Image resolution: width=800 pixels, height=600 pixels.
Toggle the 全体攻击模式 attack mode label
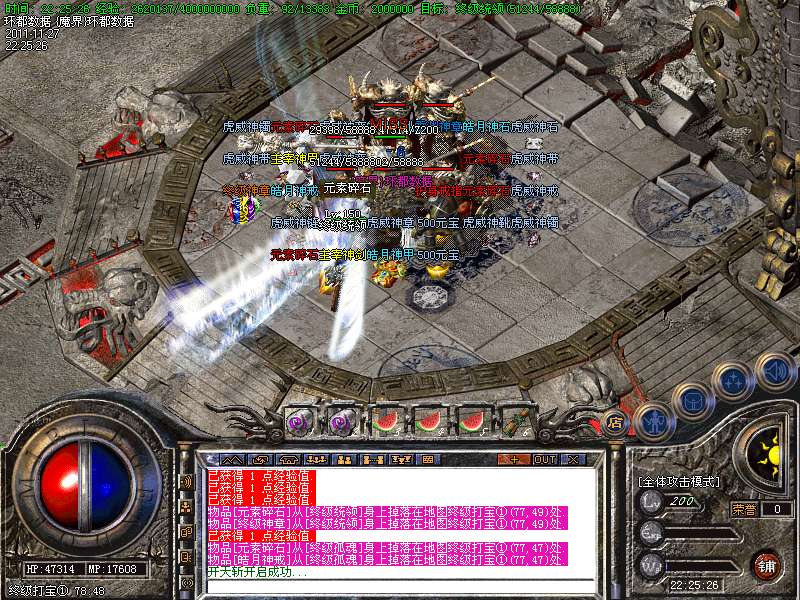click(x=679, y=482)
